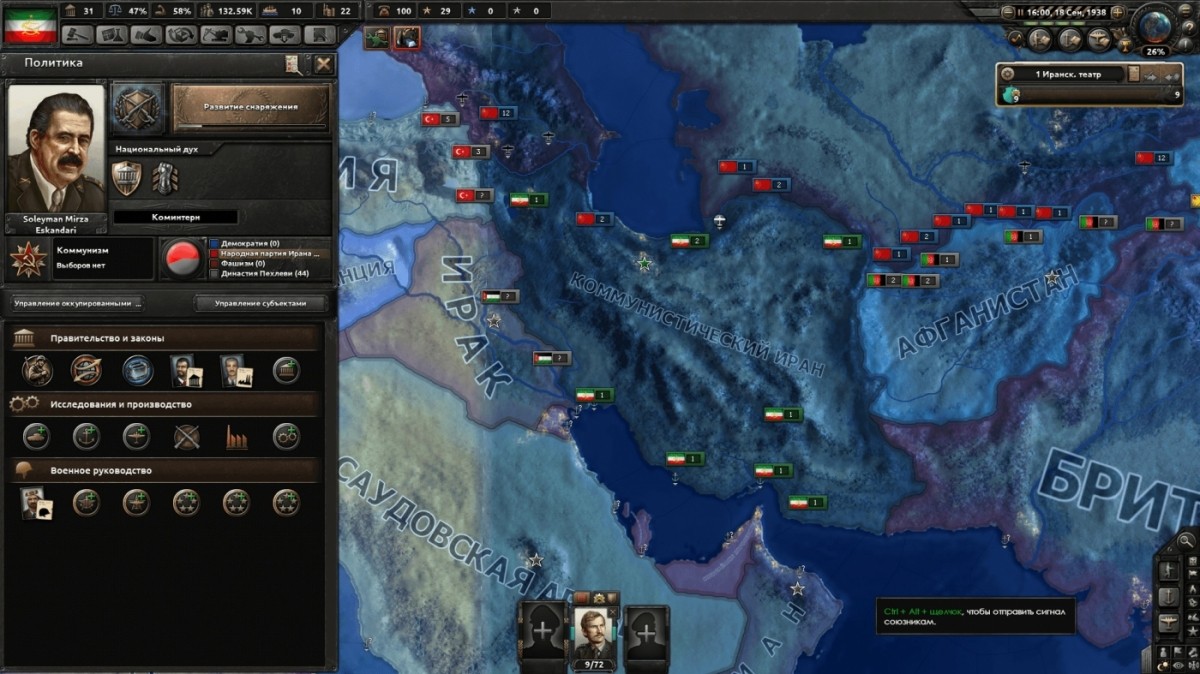Close the Политика panel
This screenshot has height=674, width=1200.
[323, 64]
